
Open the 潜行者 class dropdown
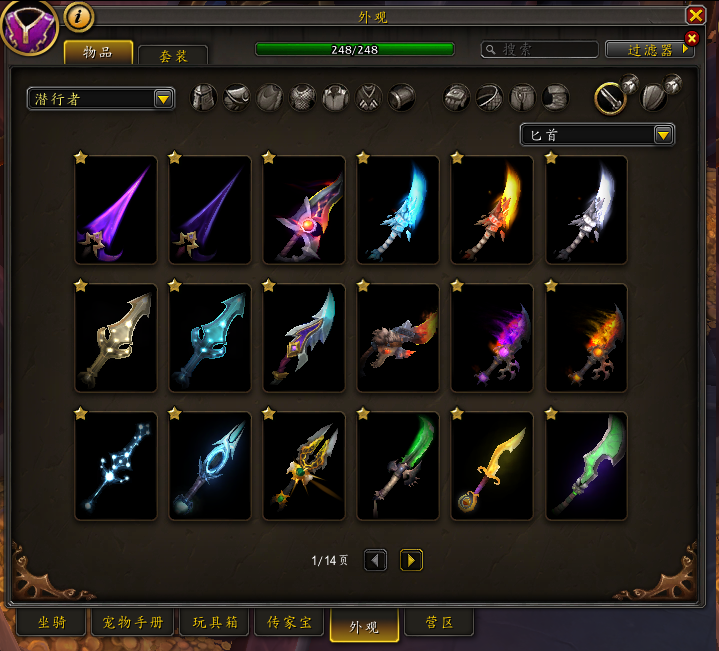click(x=101, y=98)
